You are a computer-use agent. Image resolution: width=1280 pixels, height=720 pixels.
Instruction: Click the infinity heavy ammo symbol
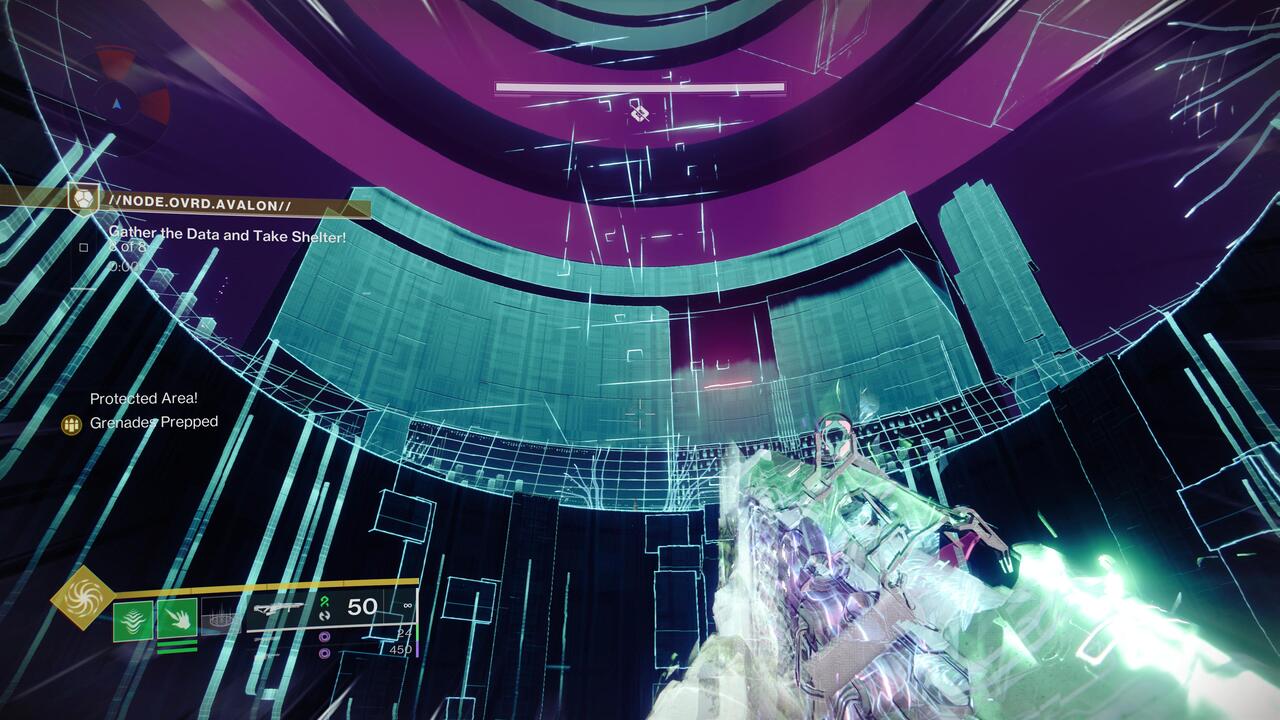(x=406, y=607)
